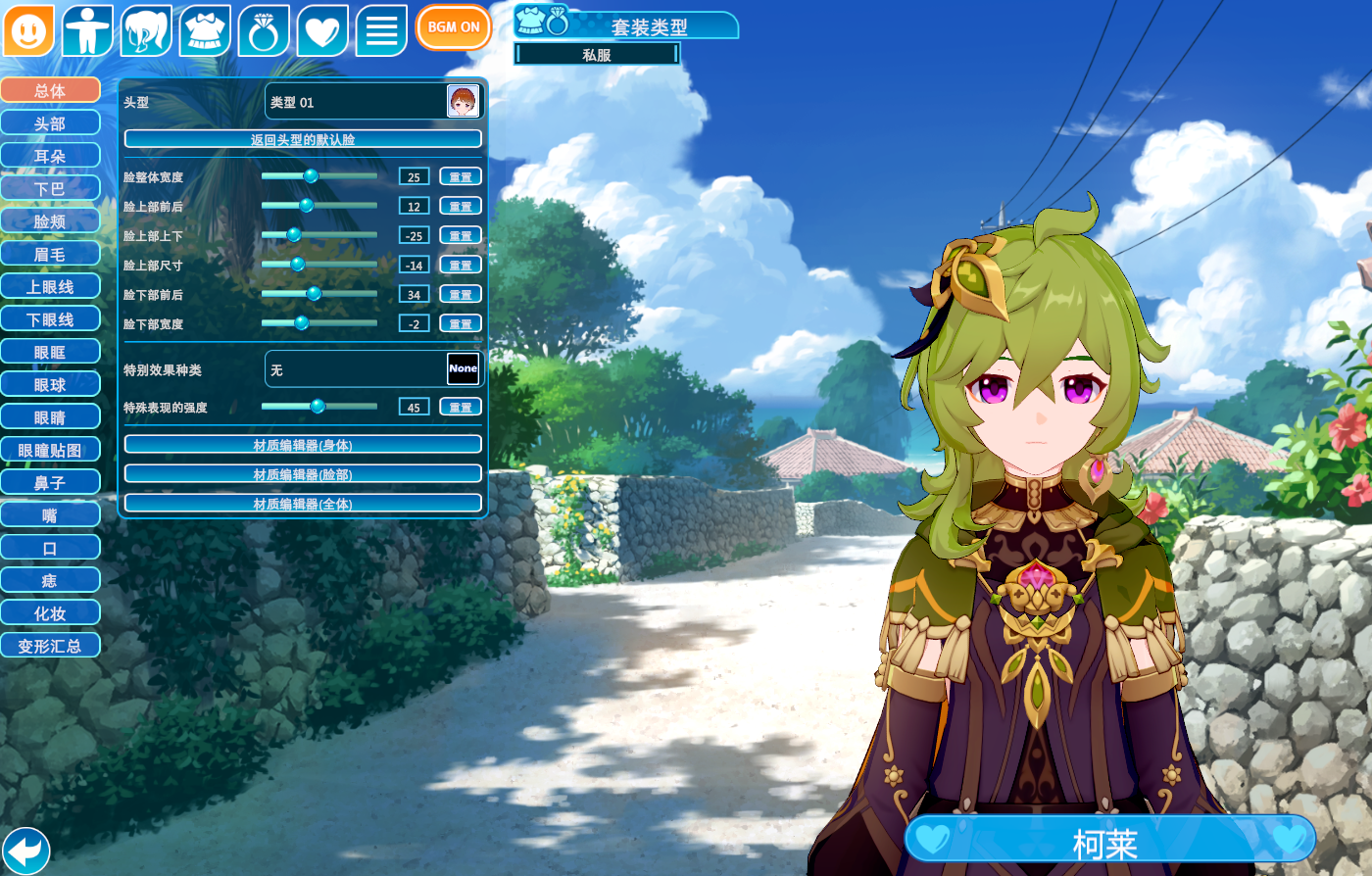Show the 变形汇总 tab

[50, 647]
